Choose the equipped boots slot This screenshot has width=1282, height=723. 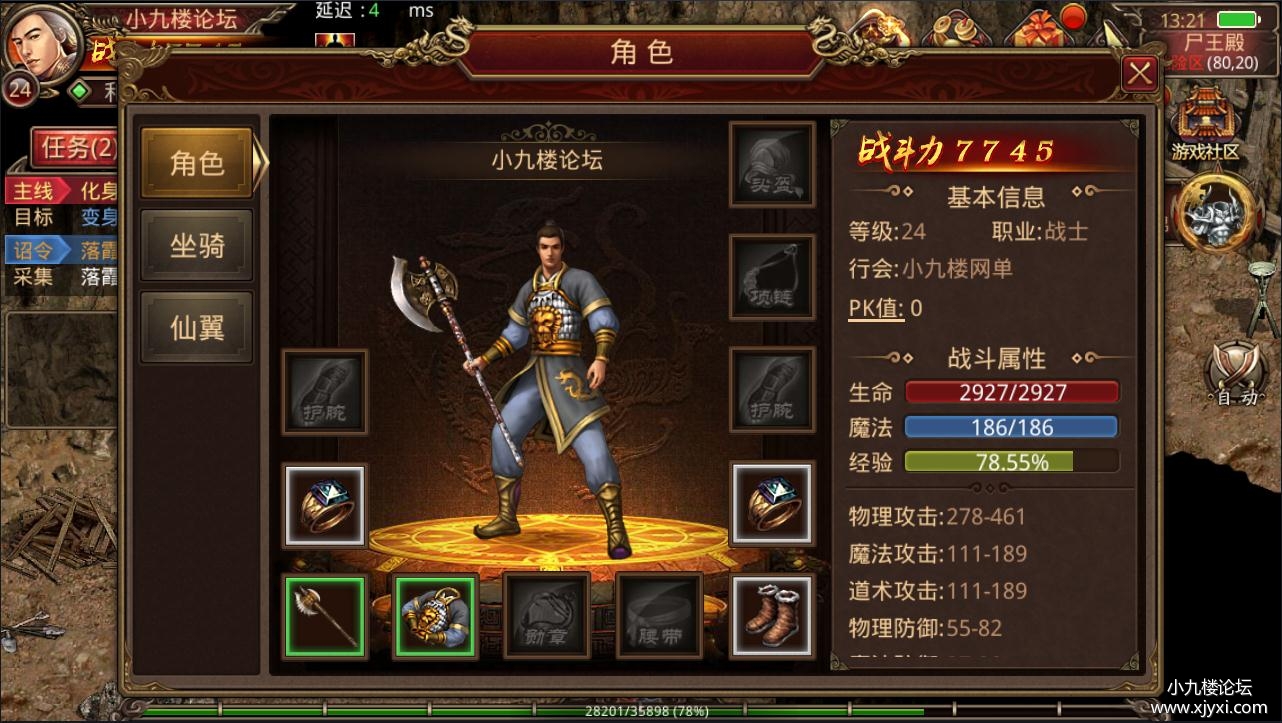(771, 614)
